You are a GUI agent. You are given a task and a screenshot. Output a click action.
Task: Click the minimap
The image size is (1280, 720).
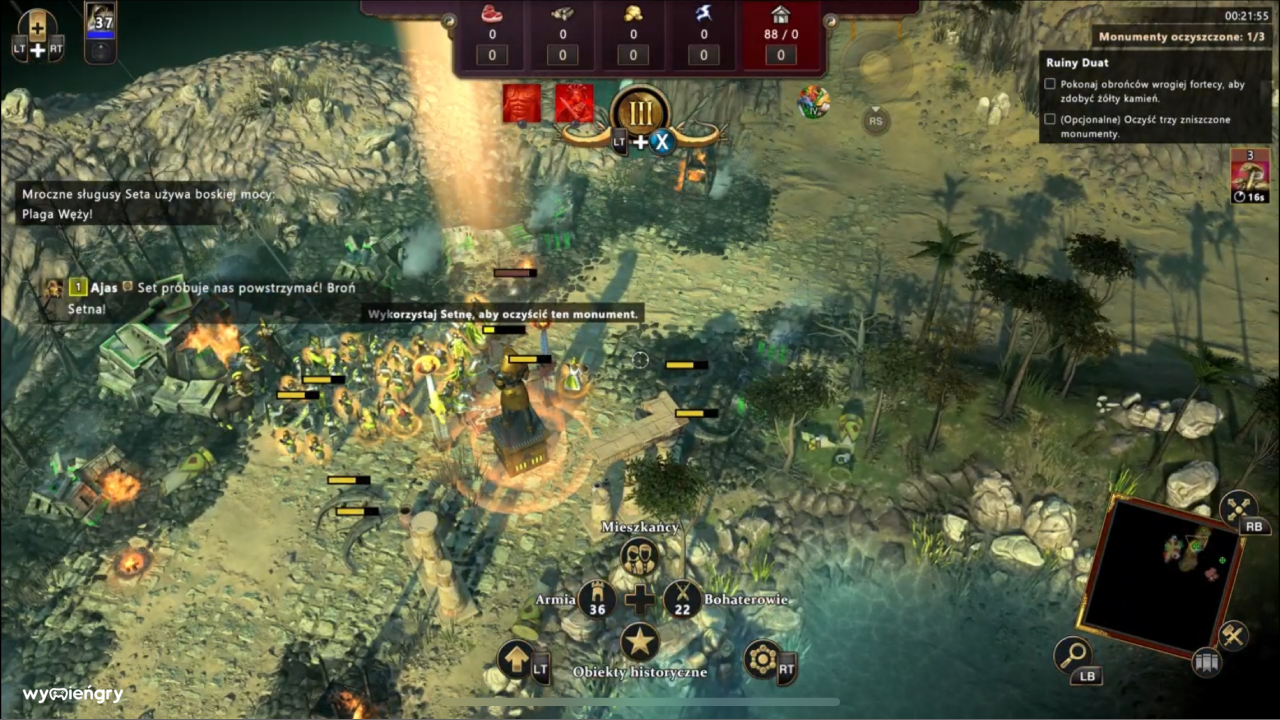[1162, 575]
